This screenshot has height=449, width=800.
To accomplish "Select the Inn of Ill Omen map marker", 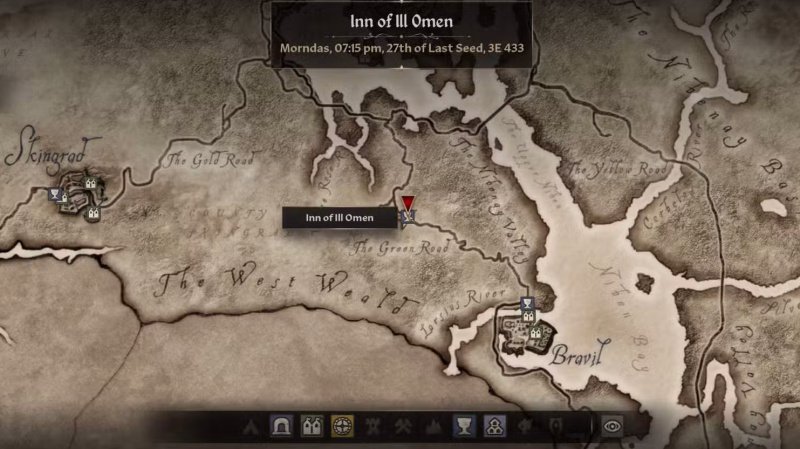I will (x=408, y=214).
